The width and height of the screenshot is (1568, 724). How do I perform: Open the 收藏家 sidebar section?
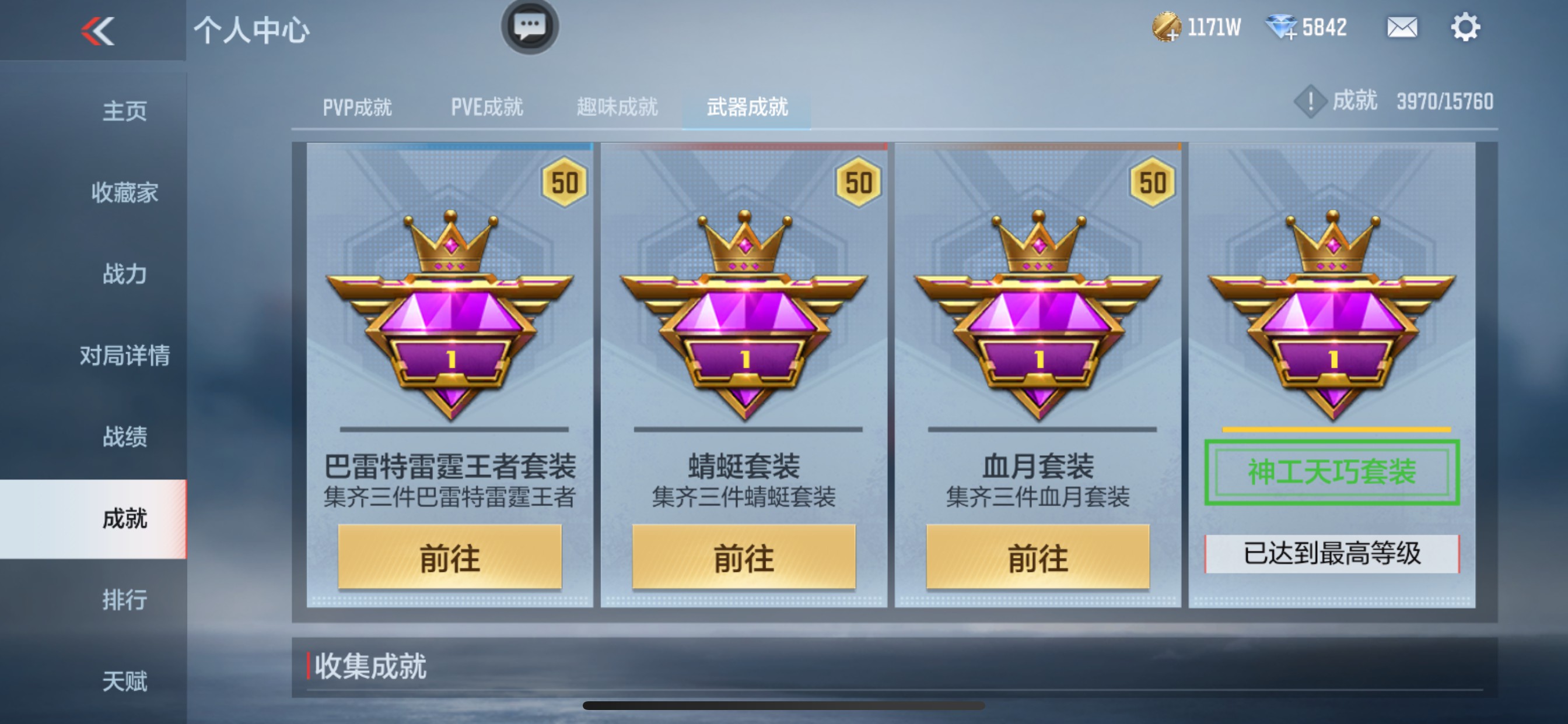point(124,194)
